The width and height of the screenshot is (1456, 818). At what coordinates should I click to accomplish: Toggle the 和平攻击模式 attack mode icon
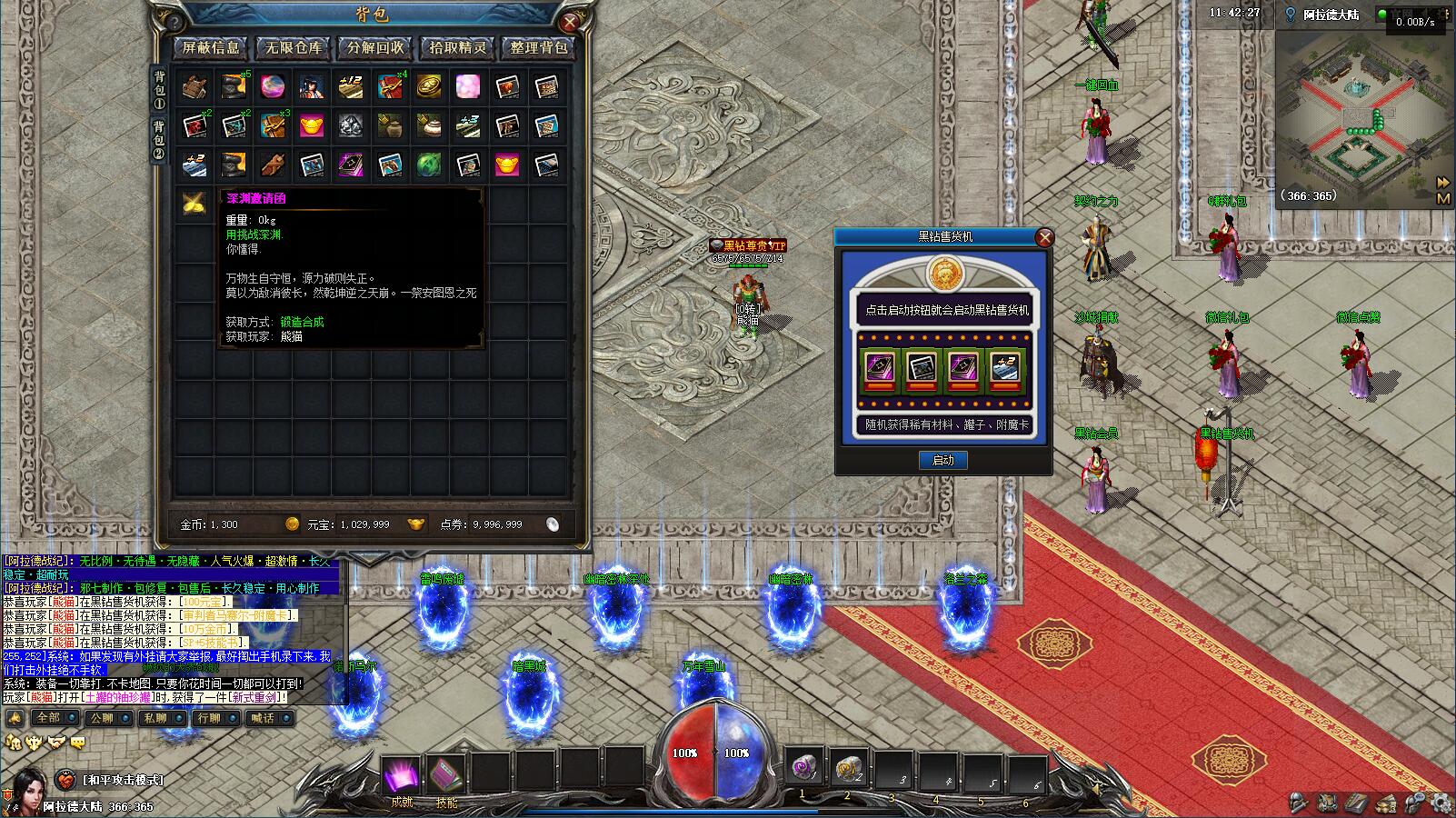[x=65, y=780]
